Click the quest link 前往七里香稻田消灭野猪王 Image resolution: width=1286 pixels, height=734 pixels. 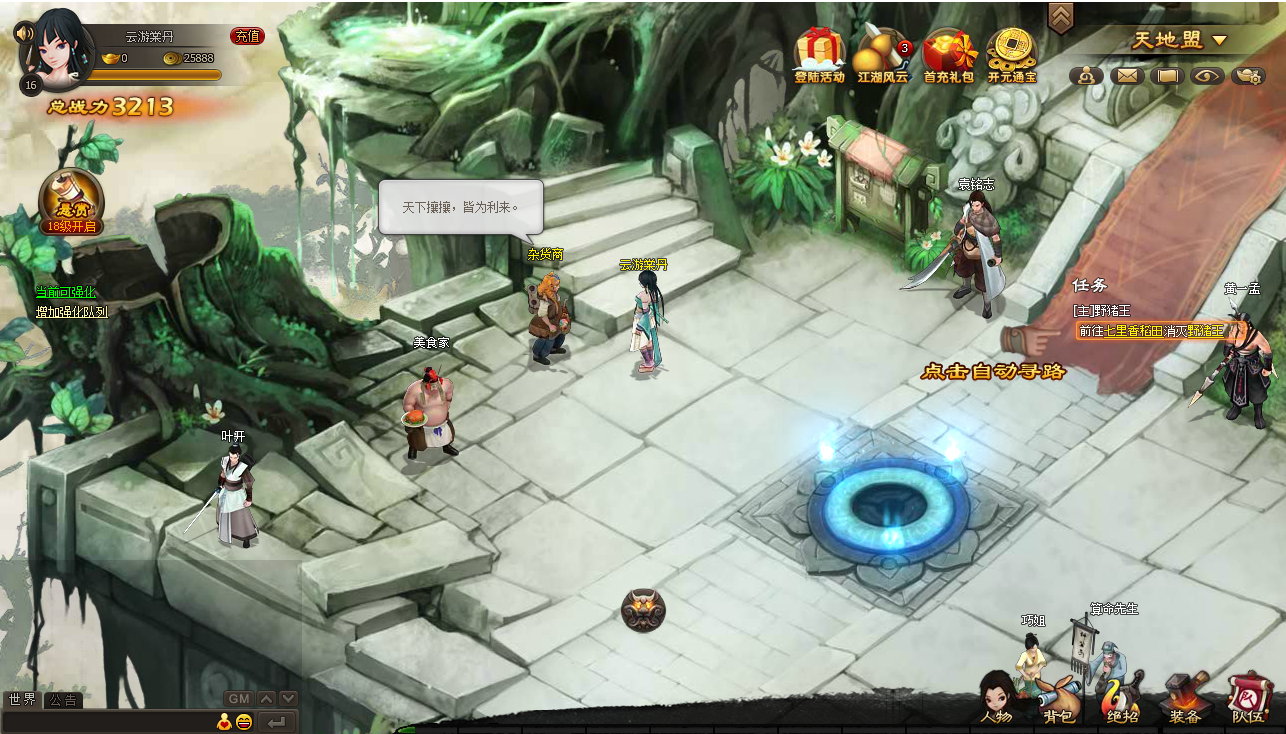pos(1150,331)
